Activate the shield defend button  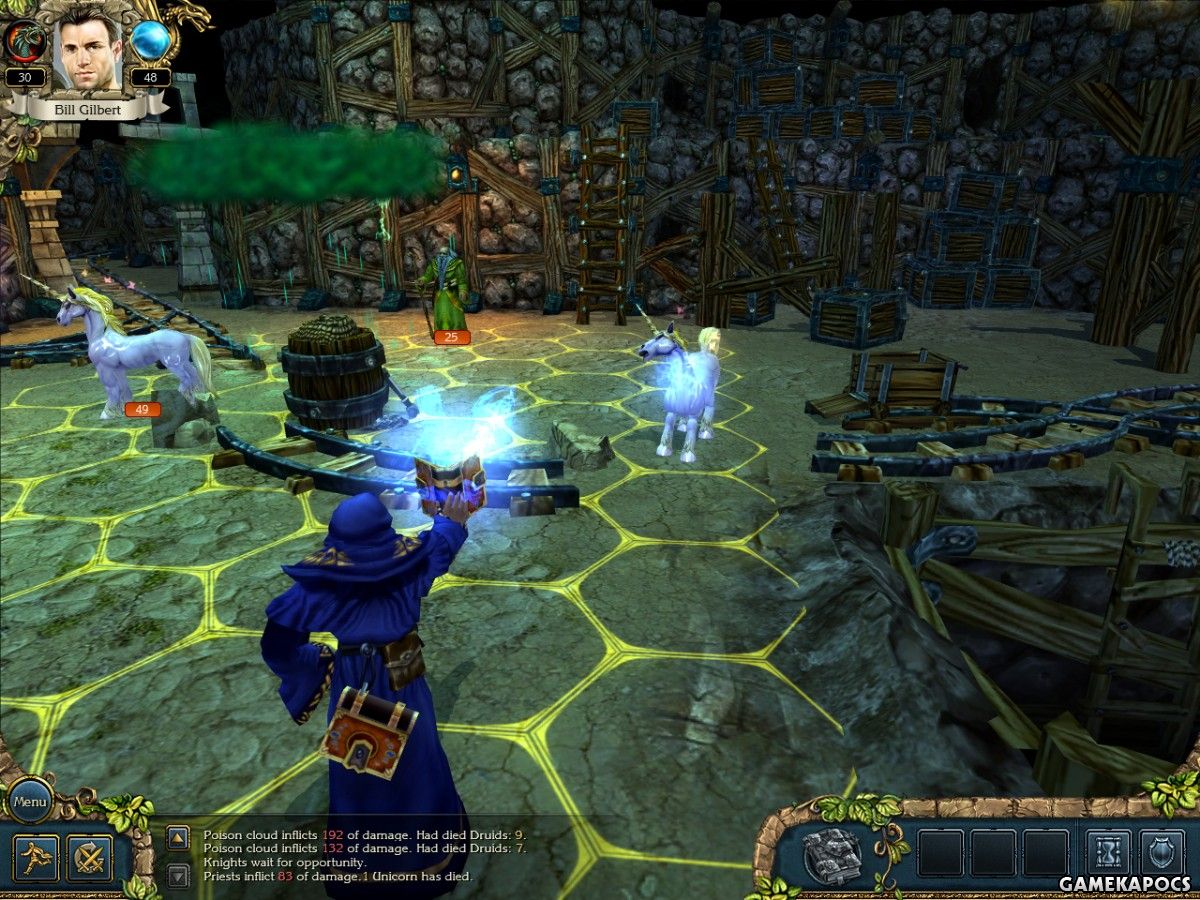coord(1162,853)
